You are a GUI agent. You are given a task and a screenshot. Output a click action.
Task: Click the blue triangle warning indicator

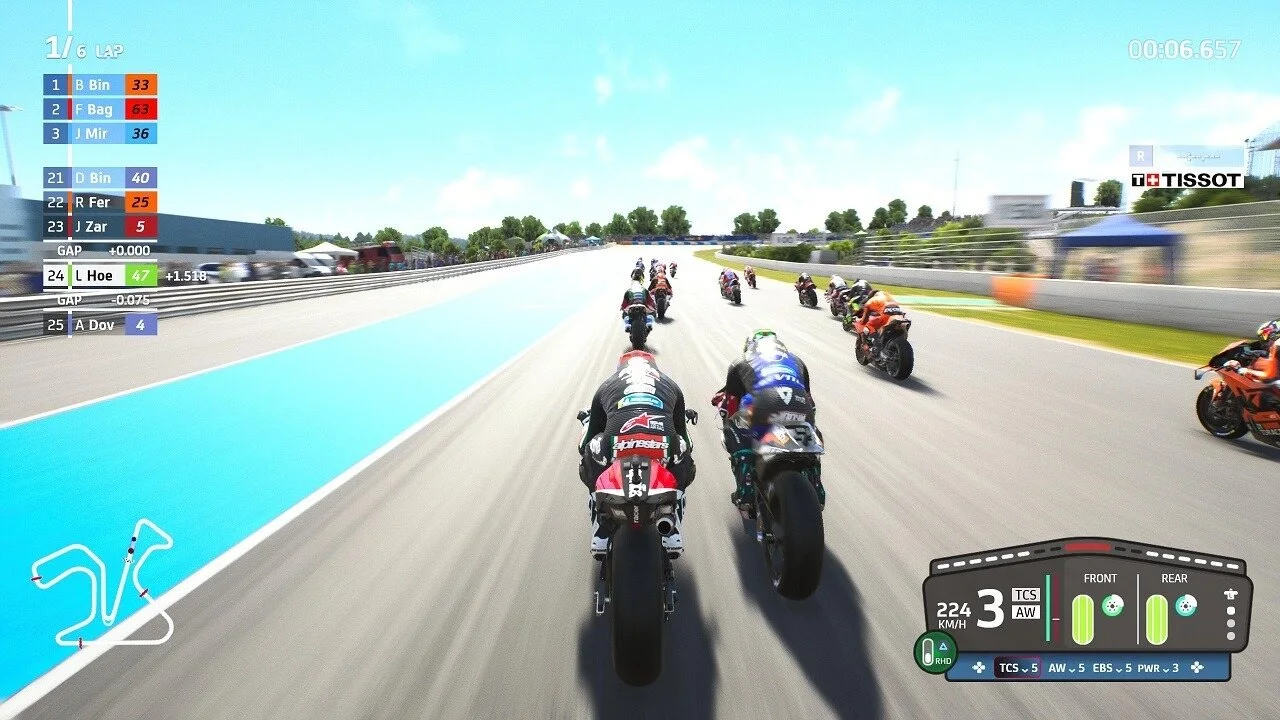(943, 645)
